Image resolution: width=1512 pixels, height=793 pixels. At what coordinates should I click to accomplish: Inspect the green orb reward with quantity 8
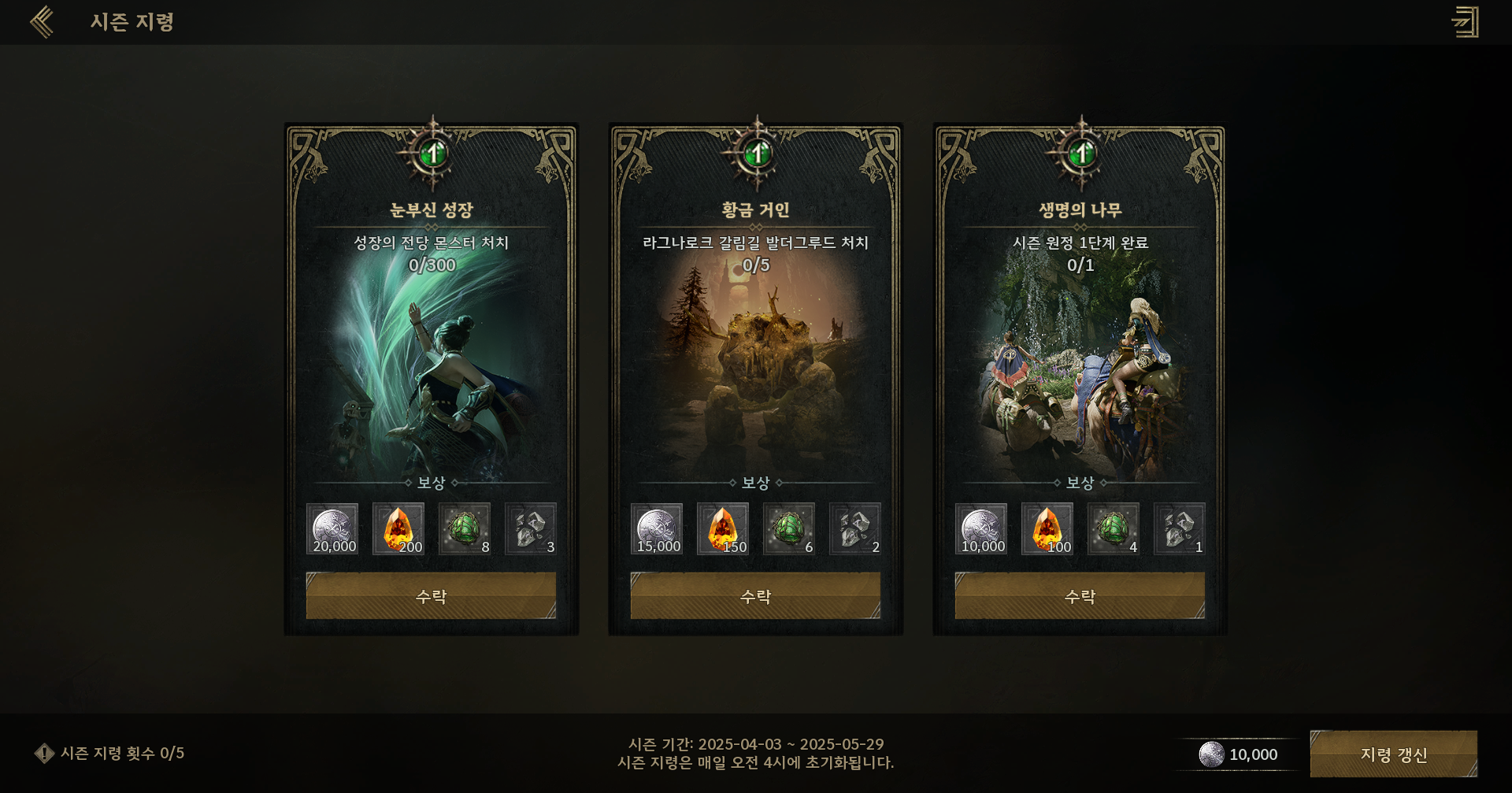(465, 529)
